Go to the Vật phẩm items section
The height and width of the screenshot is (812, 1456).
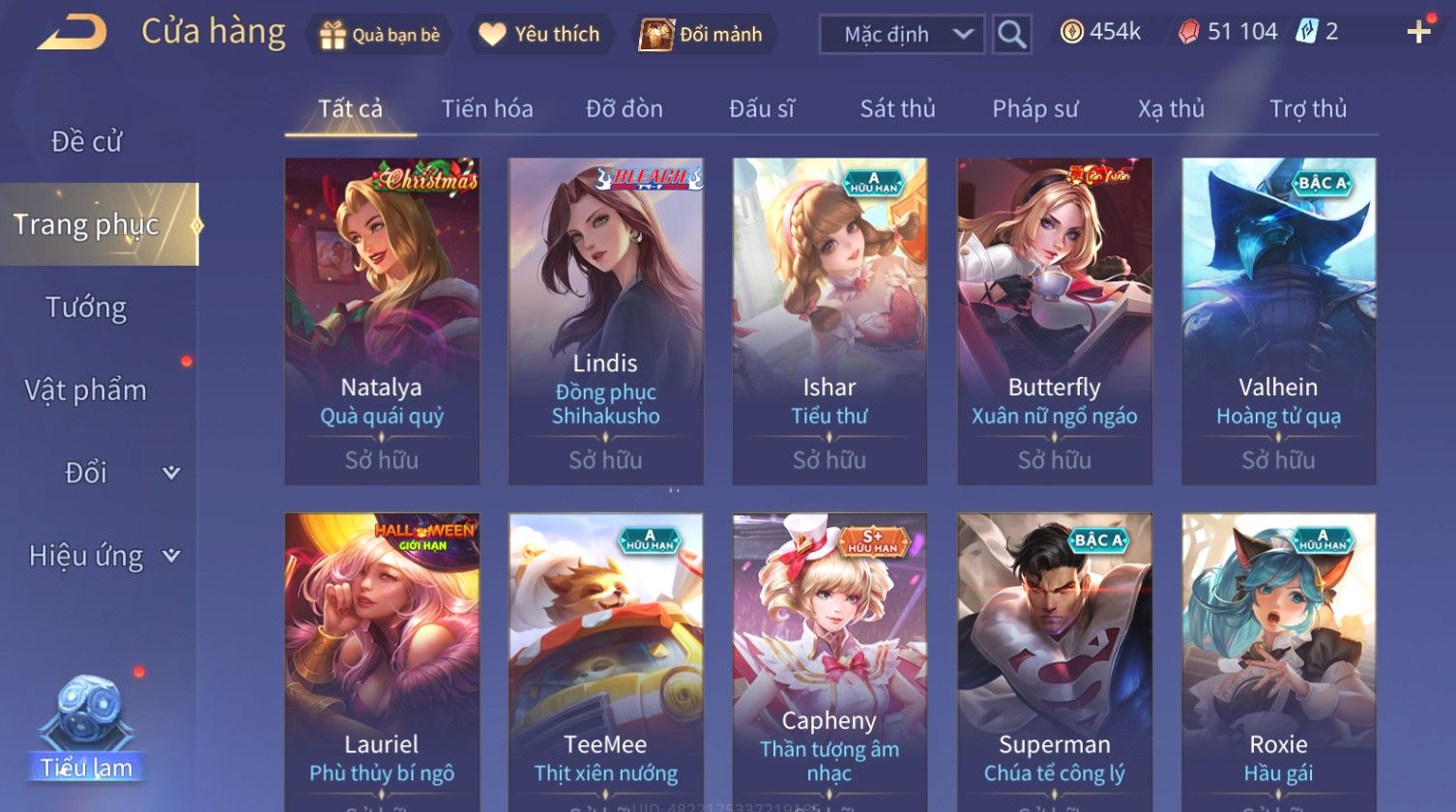(x=87, y=391)
